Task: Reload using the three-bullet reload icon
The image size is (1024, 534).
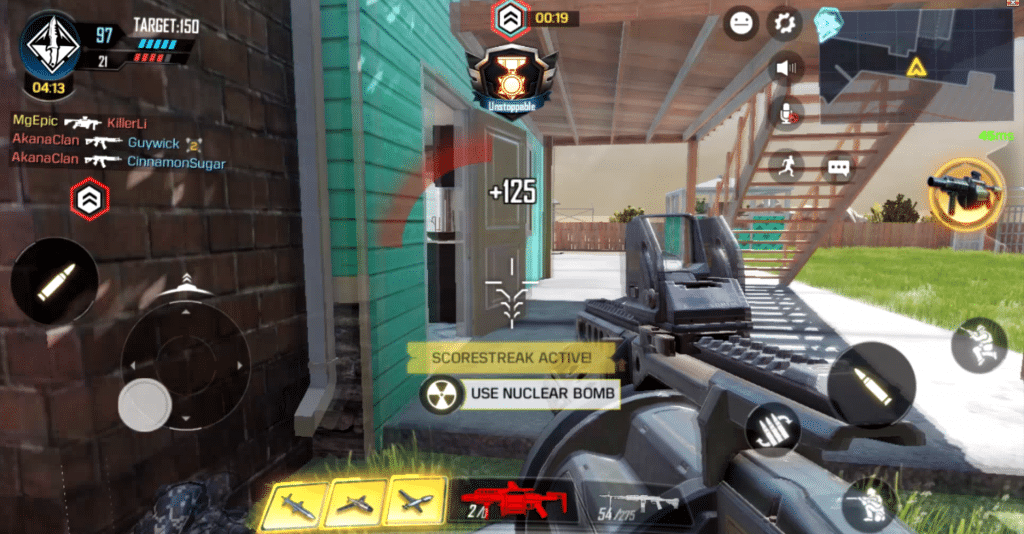Action: point(773,429)
